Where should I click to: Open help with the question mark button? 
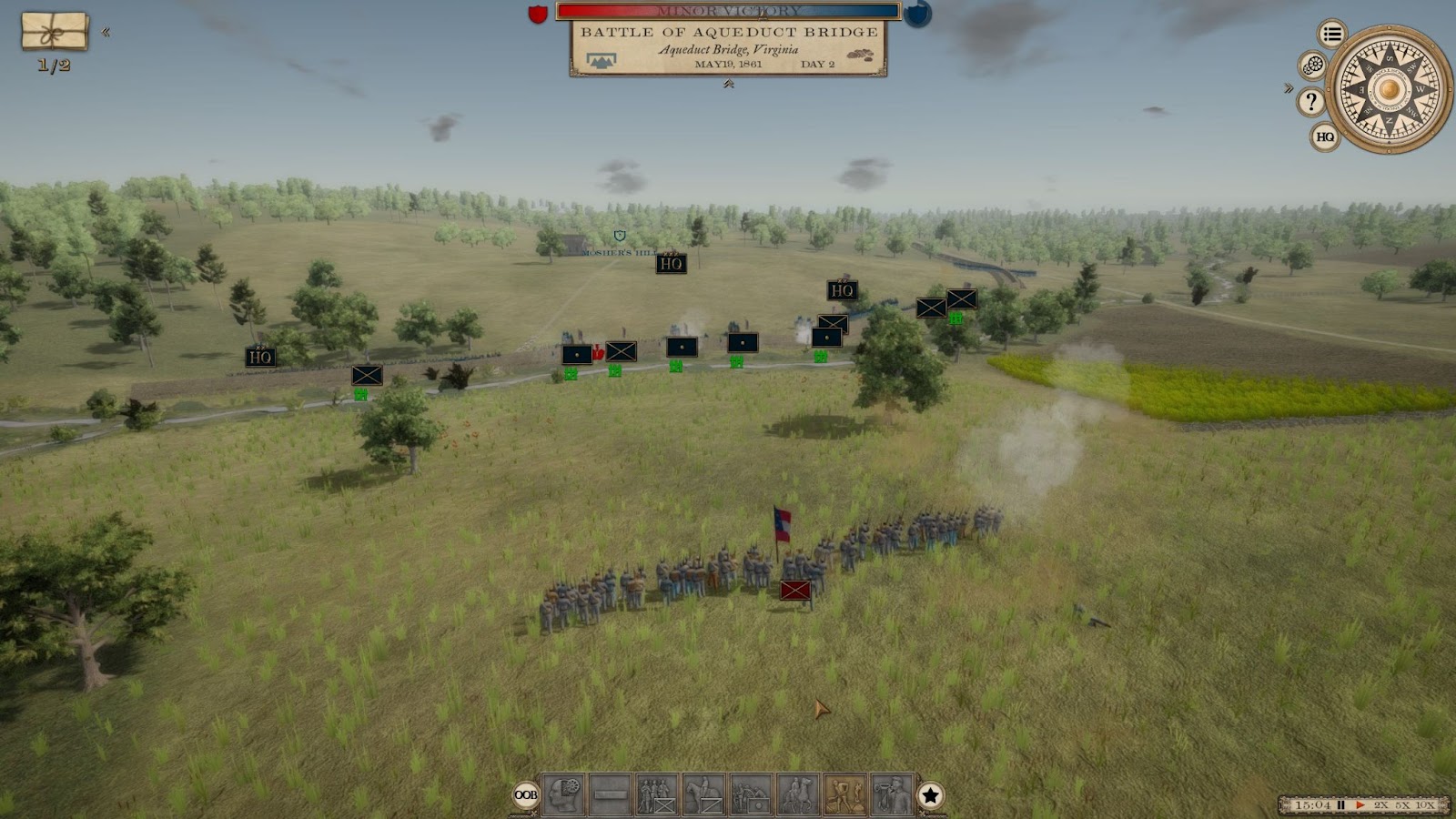coord(1311,101)
